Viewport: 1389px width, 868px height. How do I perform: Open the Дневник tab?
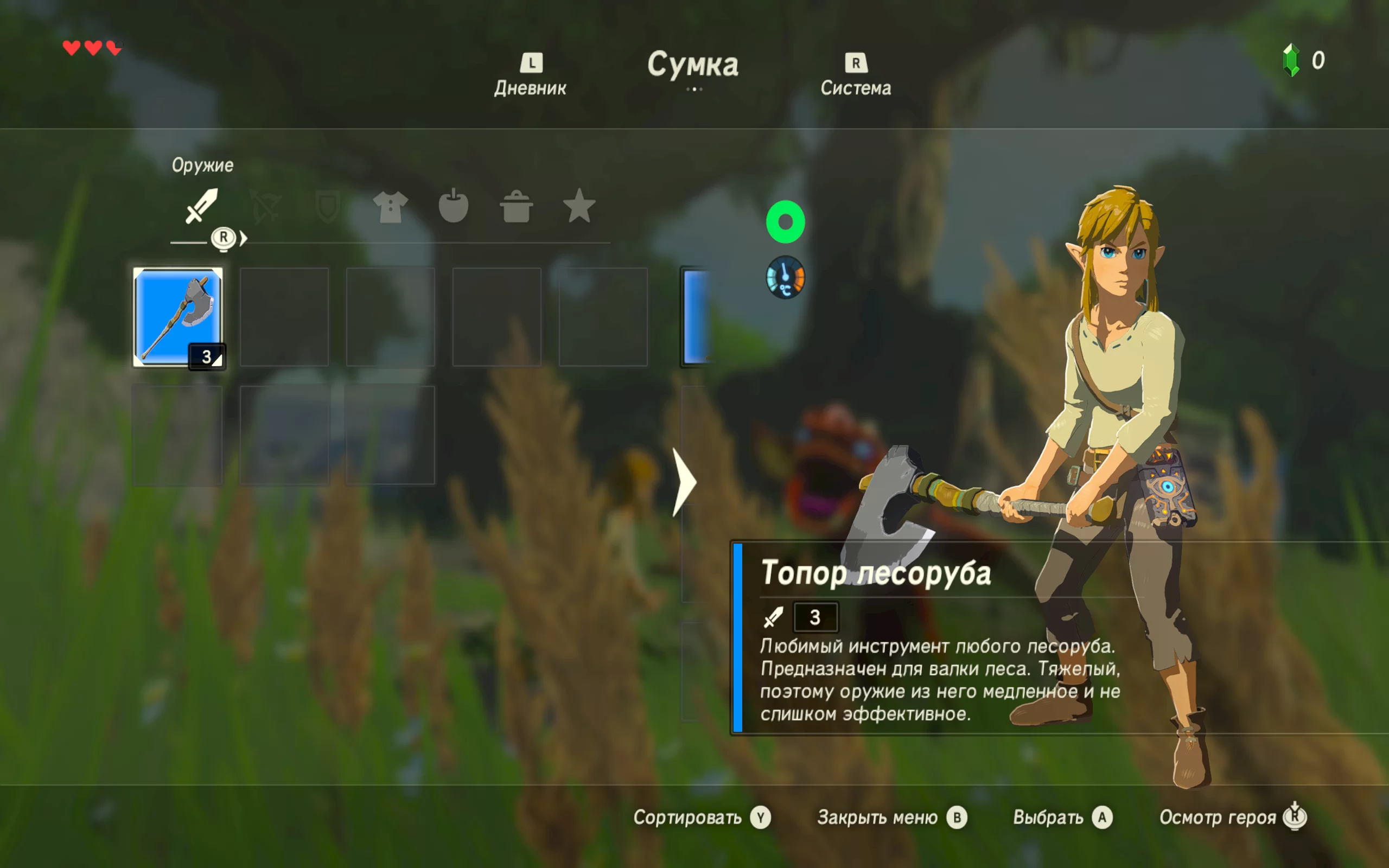coord(530,76)
